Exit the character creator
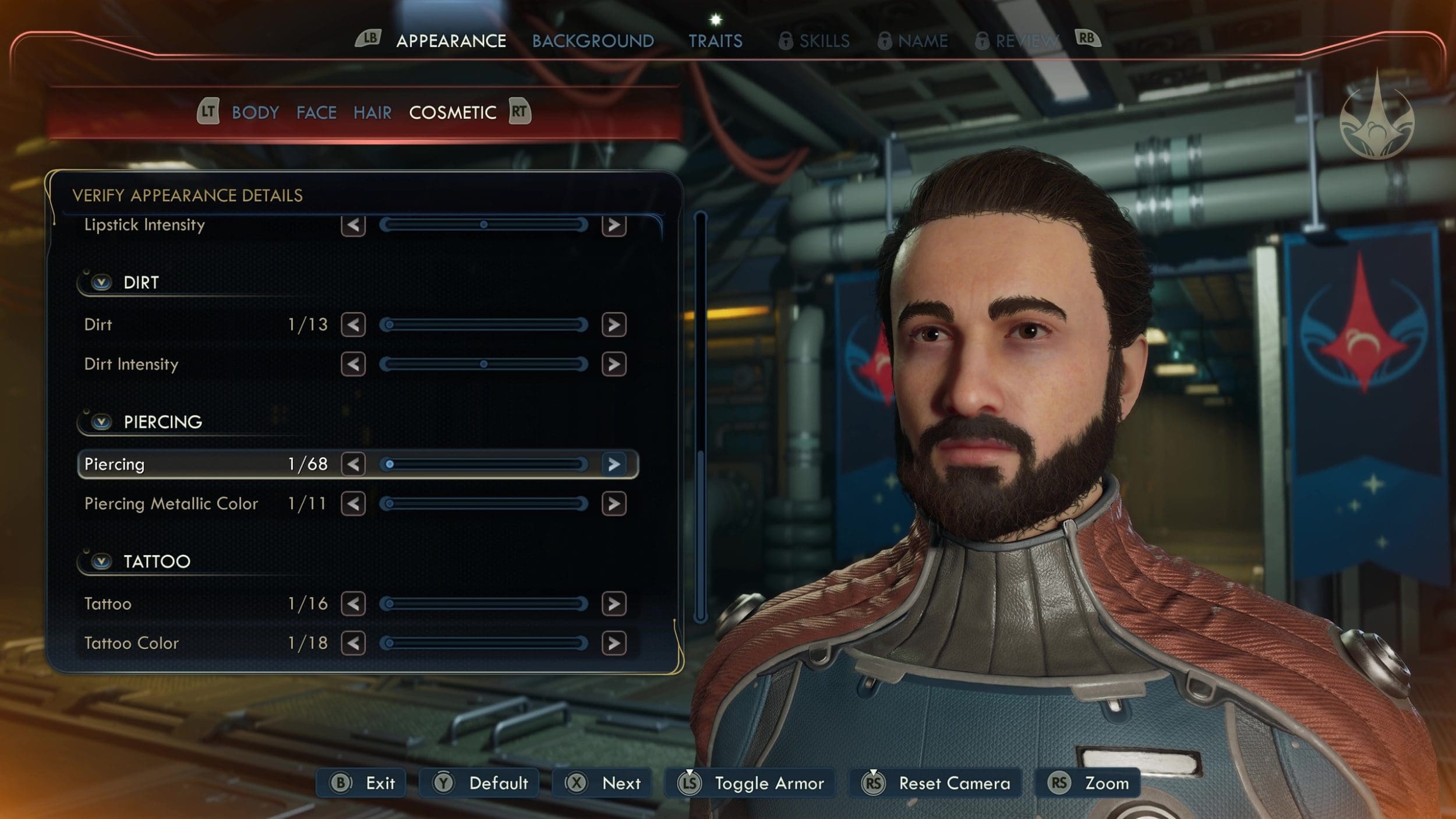The width and height of the screenshot is (1456, 819). pos(362,783)
